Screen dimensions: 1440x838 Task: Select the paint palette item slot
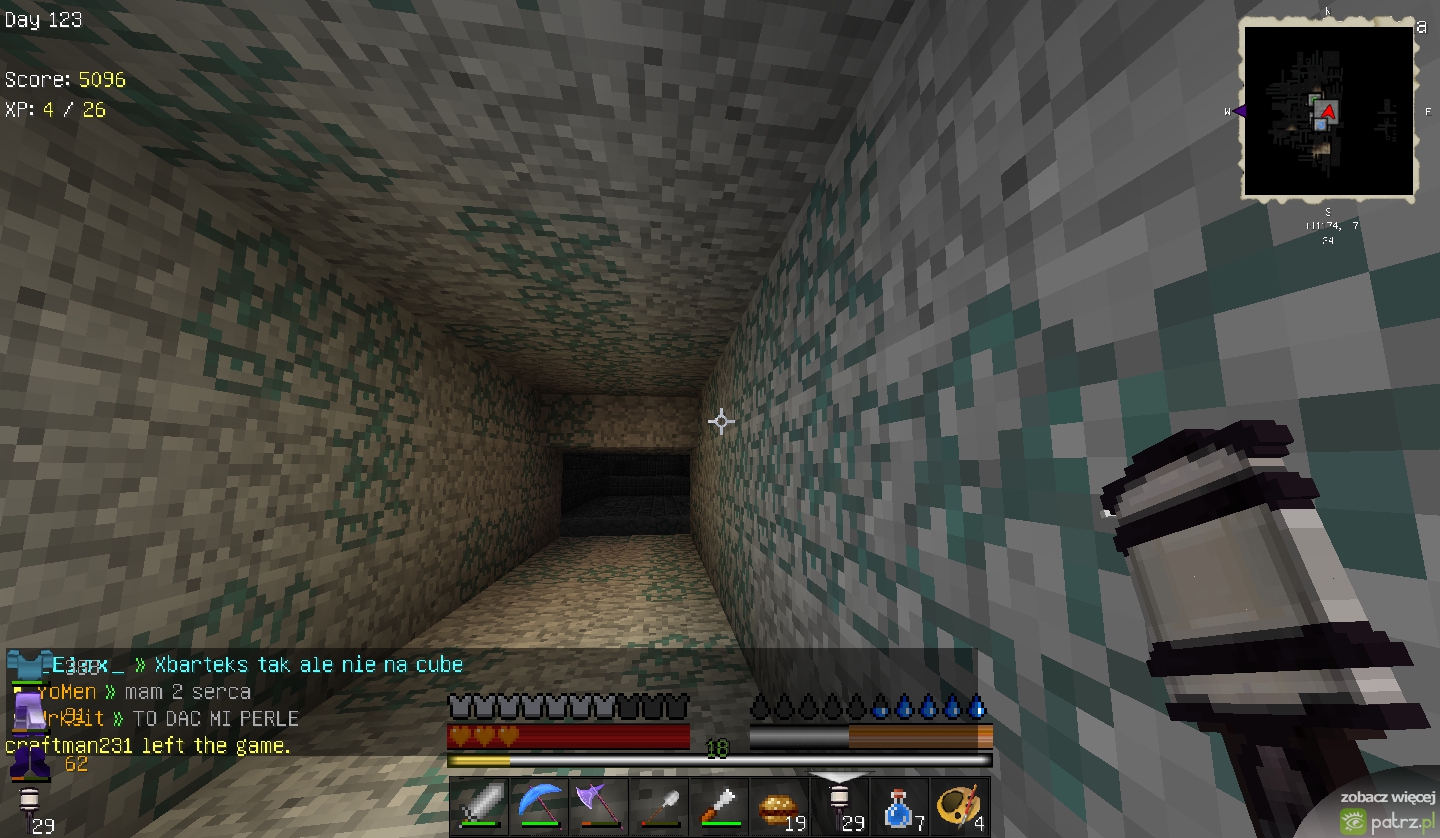point(959,806)
